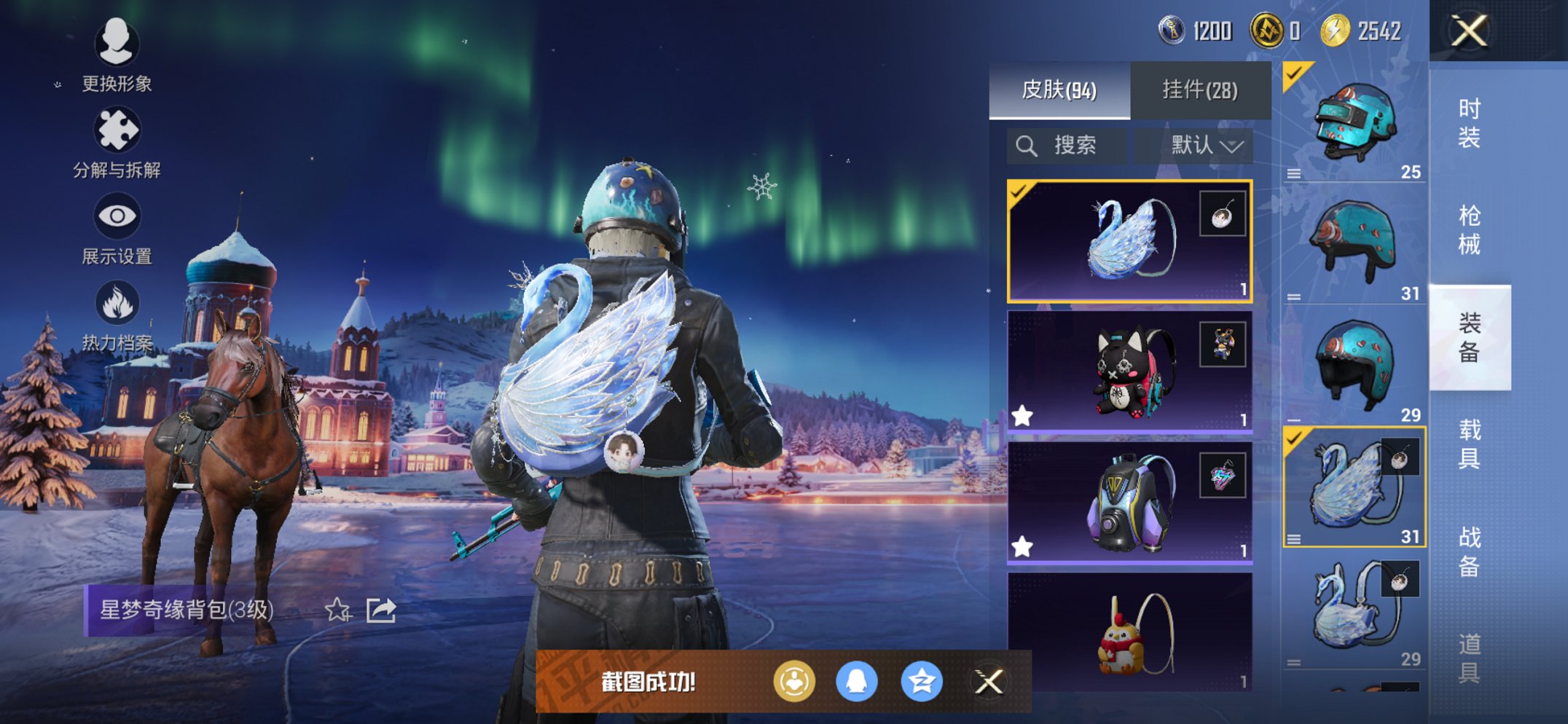Screen dimensions: 1568x724
Task: Open the 默认 sort dropdown
Action: 1205,146
